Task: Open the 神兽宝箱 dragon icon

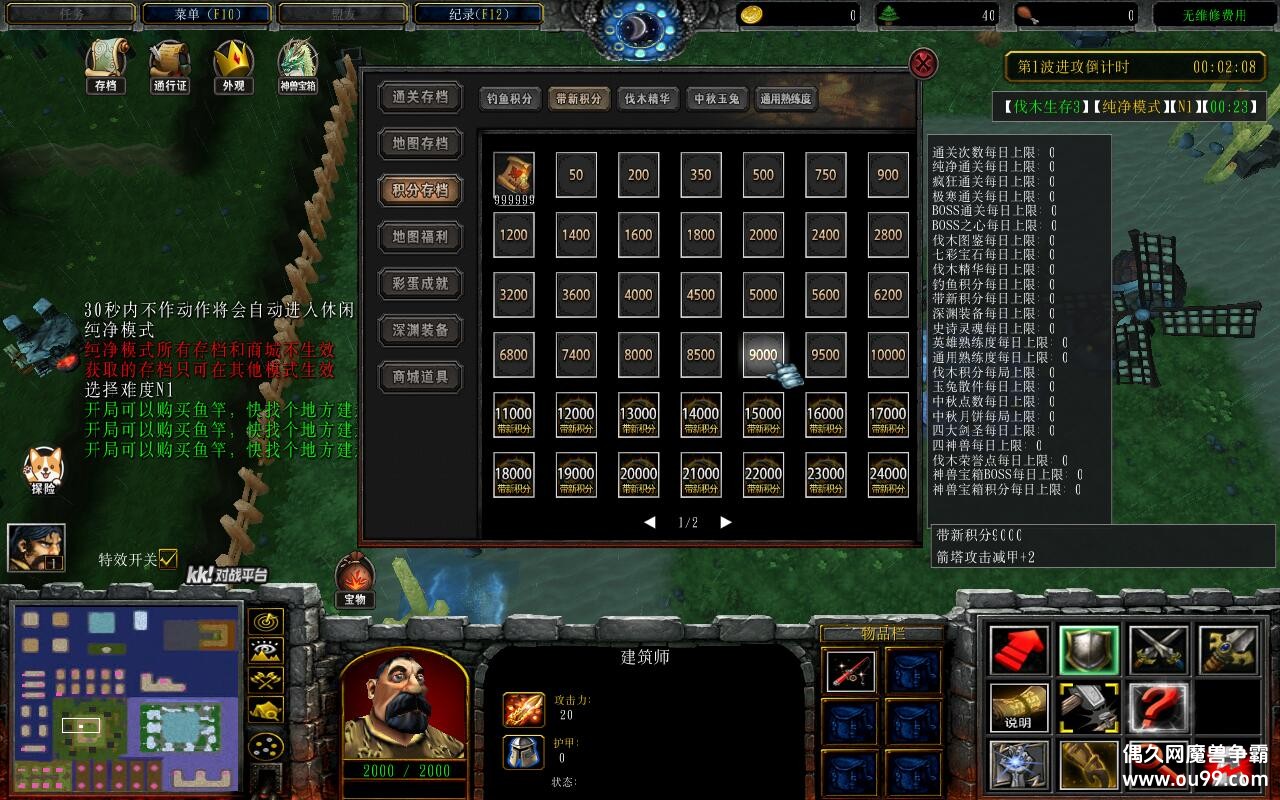Action: click(298, 64)
